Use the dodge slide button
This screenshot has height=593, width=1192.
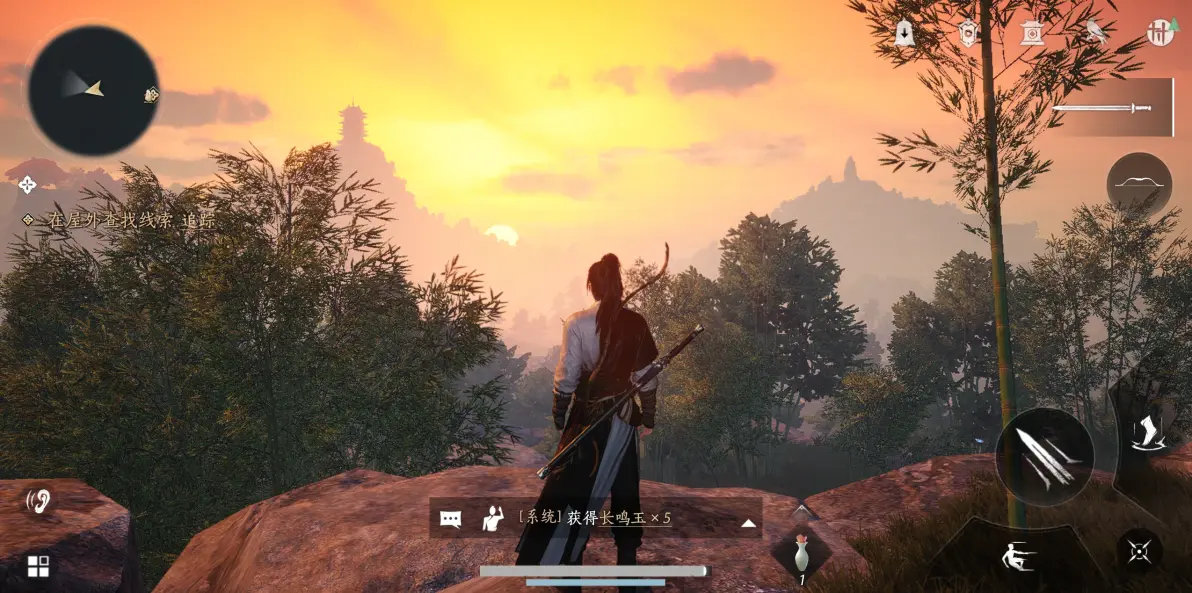point(1018,556)
